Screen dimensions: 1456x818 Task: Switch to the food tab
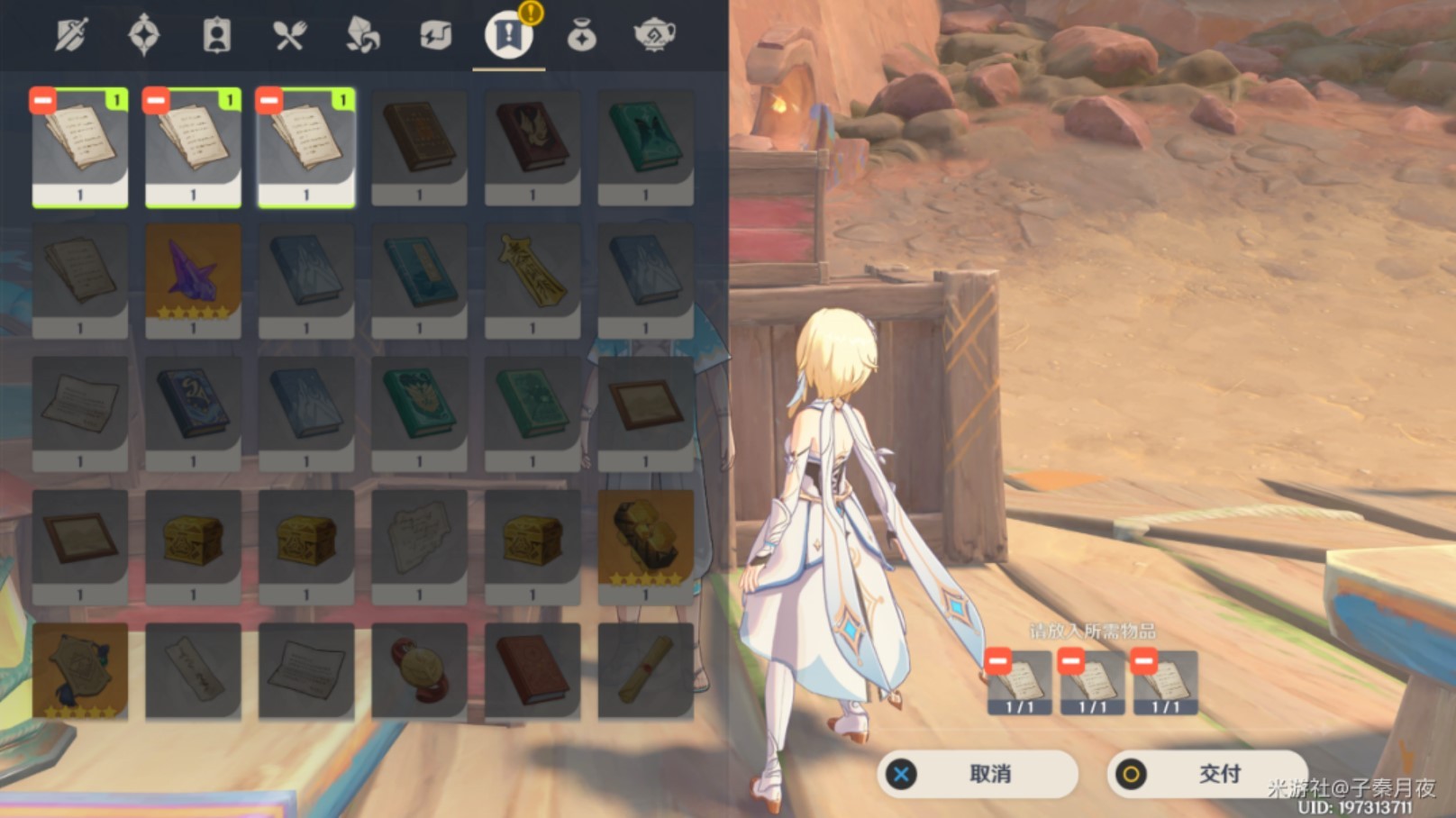coord(290,36)
